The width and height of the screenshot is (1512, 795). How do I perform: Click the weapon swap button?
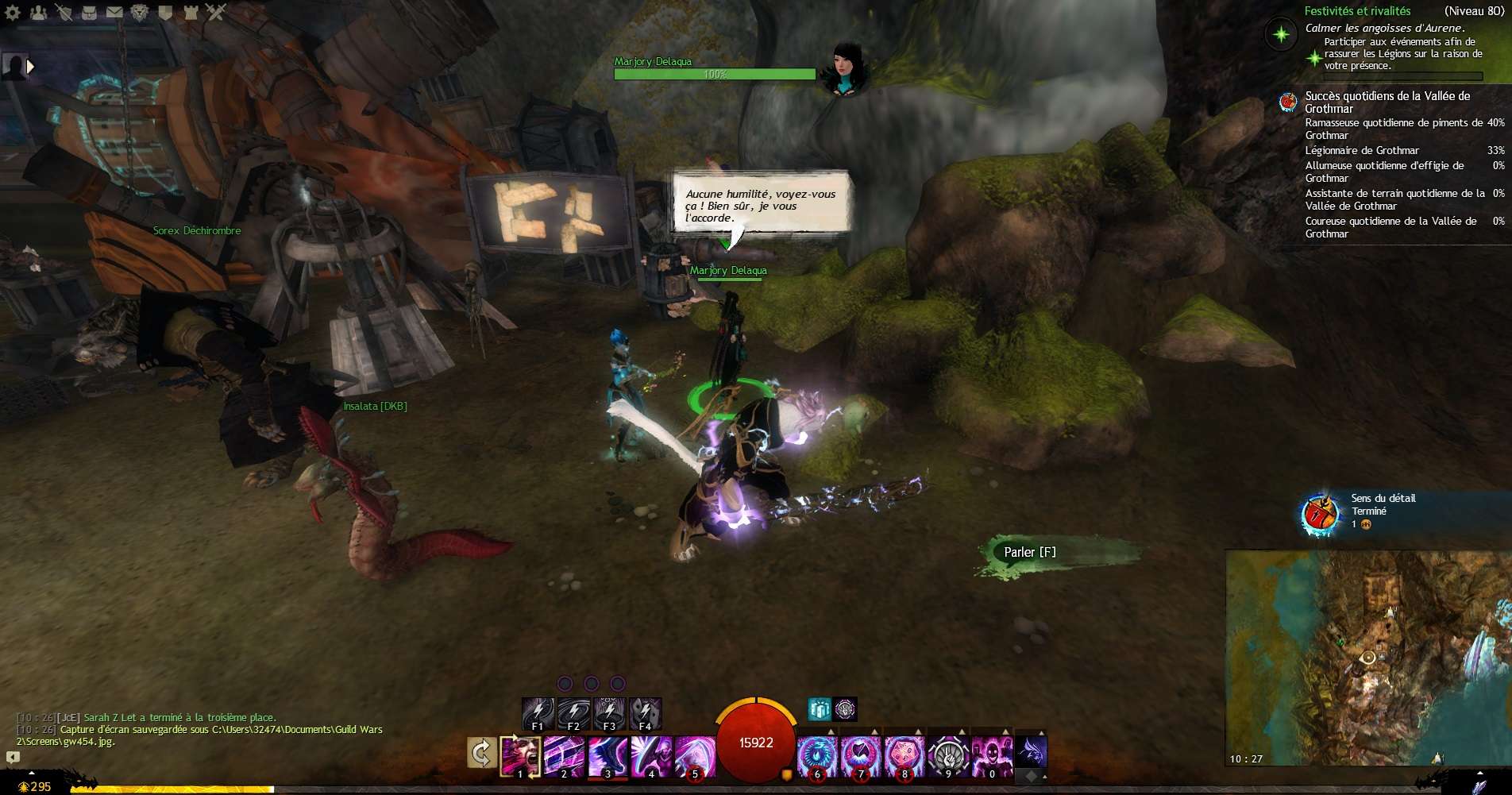point(481,752)
